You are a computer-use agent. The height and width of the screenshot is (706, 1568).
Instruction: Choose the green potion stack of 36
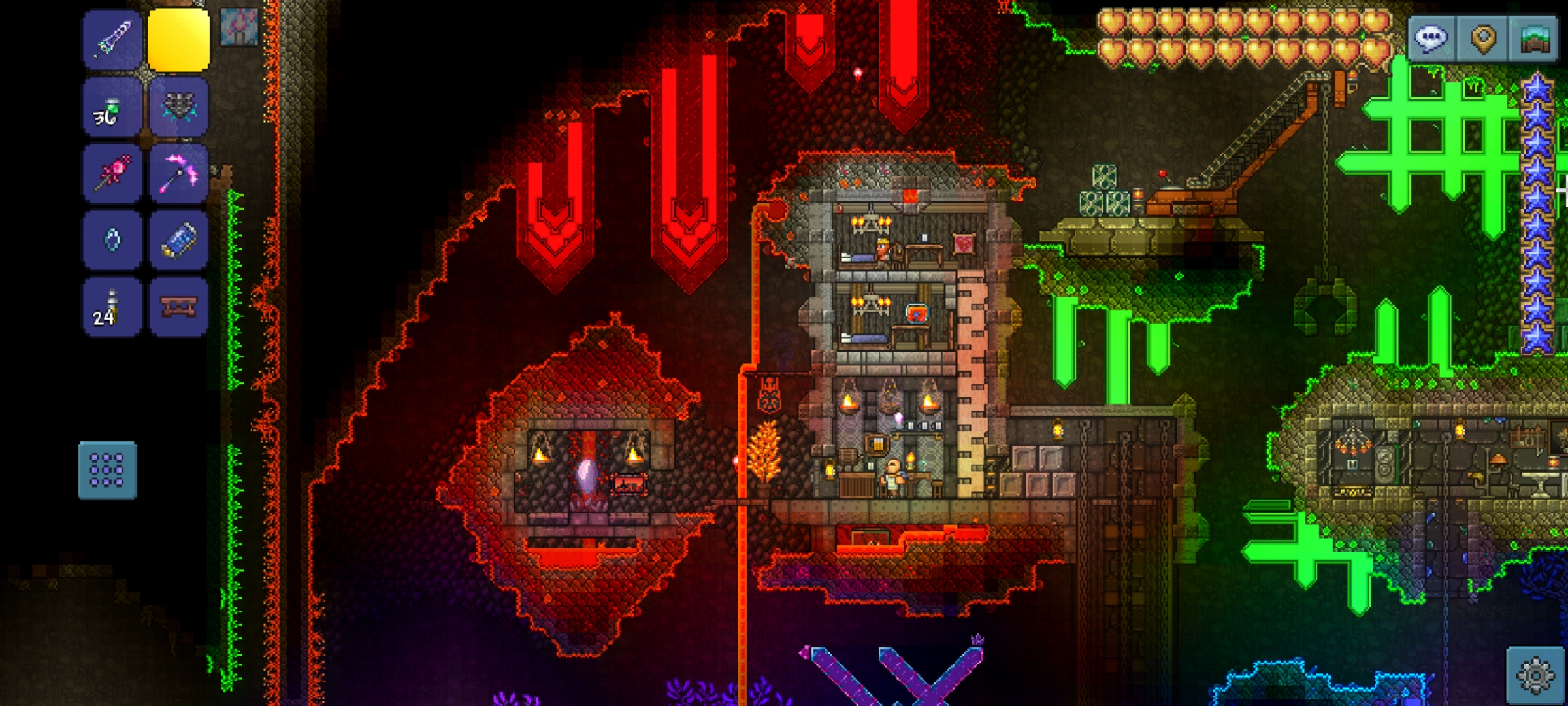pyautogui.click(x=112, y=107)
